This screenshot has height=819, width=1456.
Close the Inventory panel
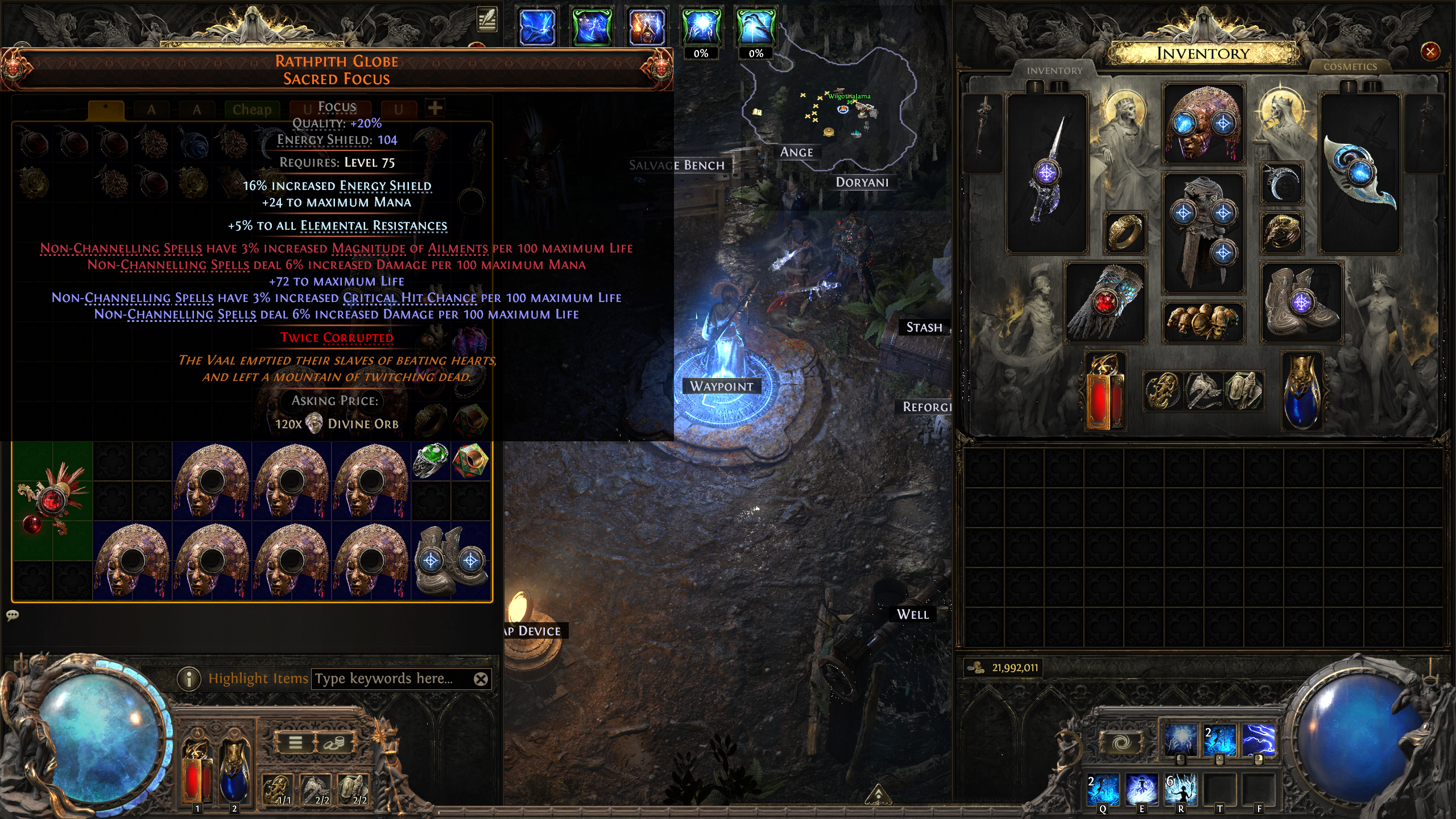(1430, 52)
